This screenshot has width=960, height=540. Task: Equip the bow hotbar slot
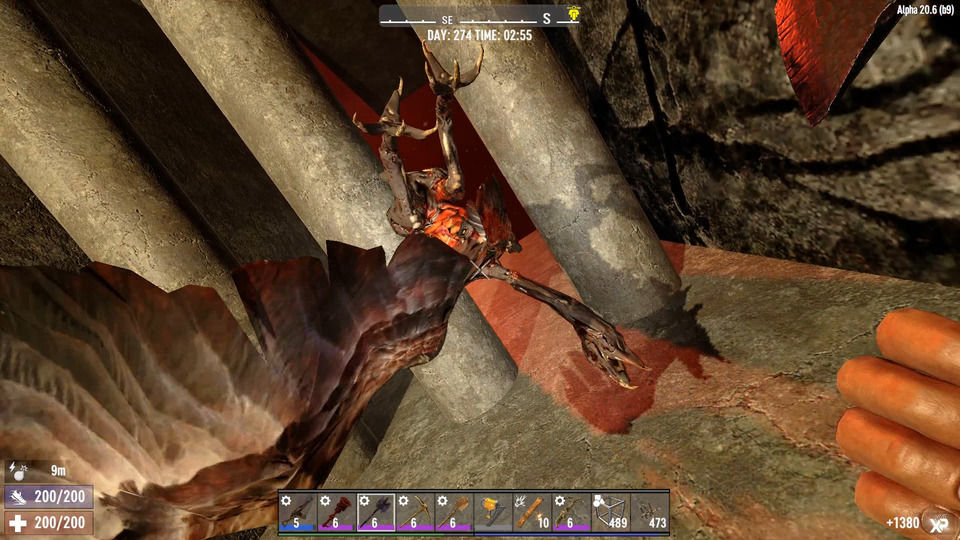tap(570, 512)
